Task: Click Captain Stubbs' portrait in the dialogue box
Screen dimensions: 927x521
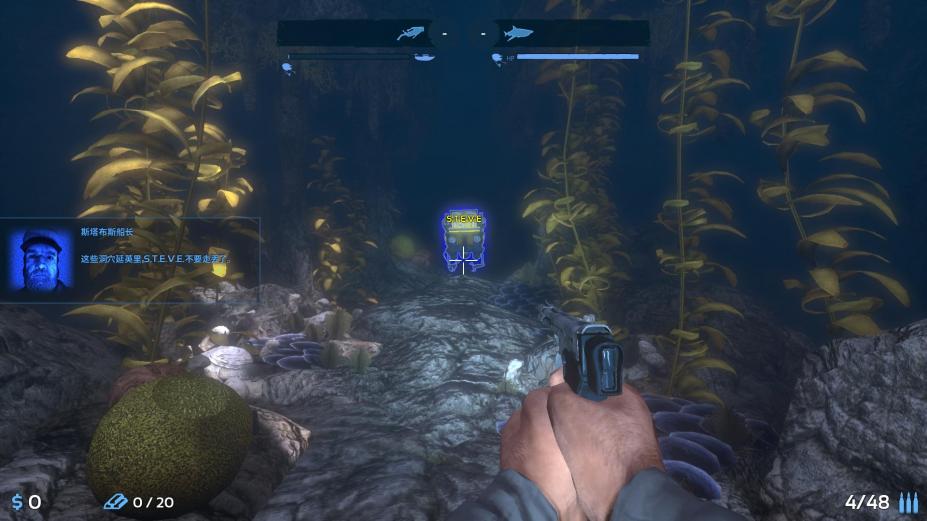Action: tap(41, 259)
